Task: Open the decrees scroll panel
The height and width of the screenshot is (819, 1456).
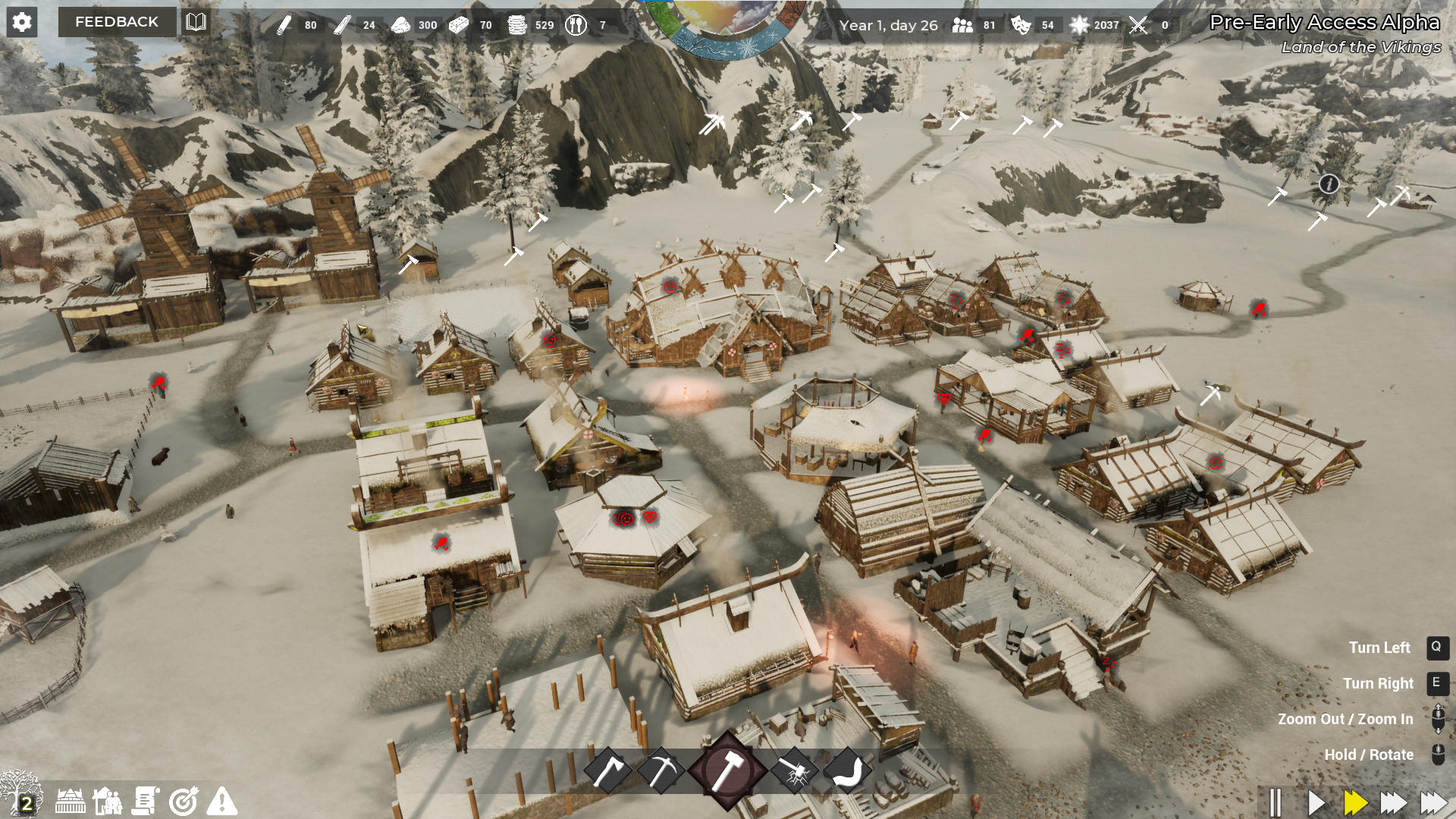Action: pos(146,802)
